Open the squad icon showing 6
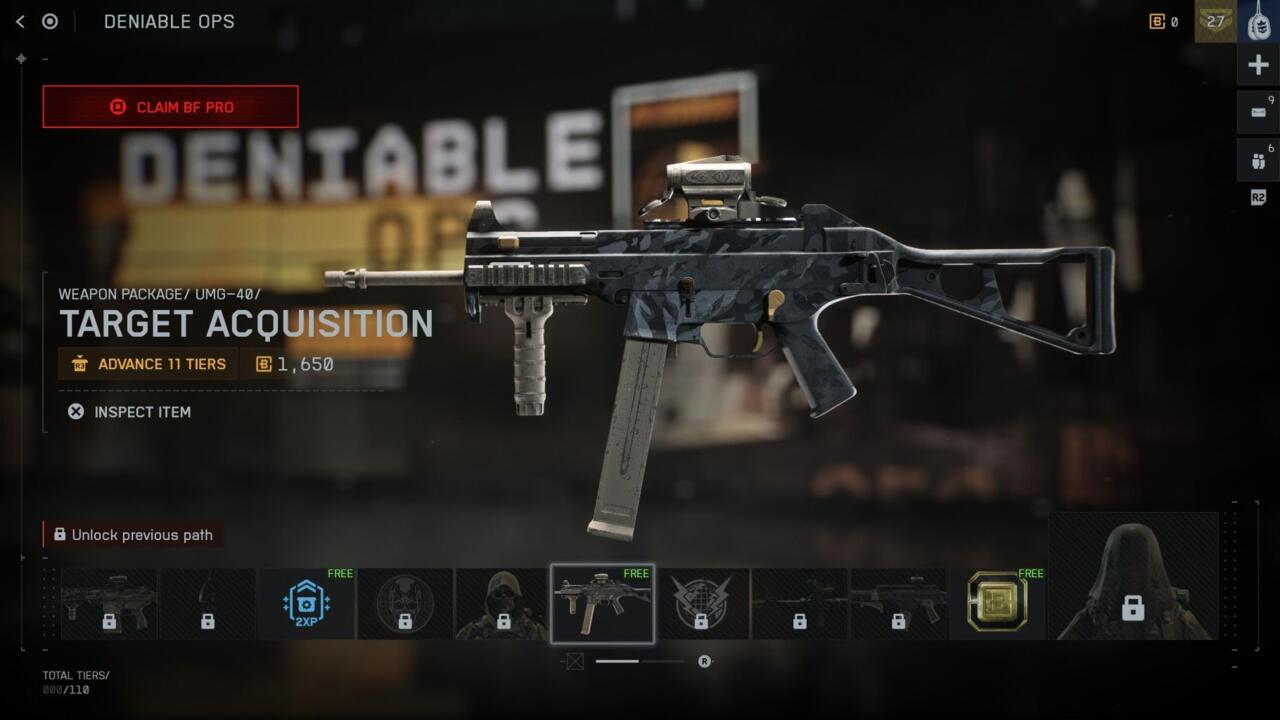This screenshot has height=720, width=1280. (1258, 159)
